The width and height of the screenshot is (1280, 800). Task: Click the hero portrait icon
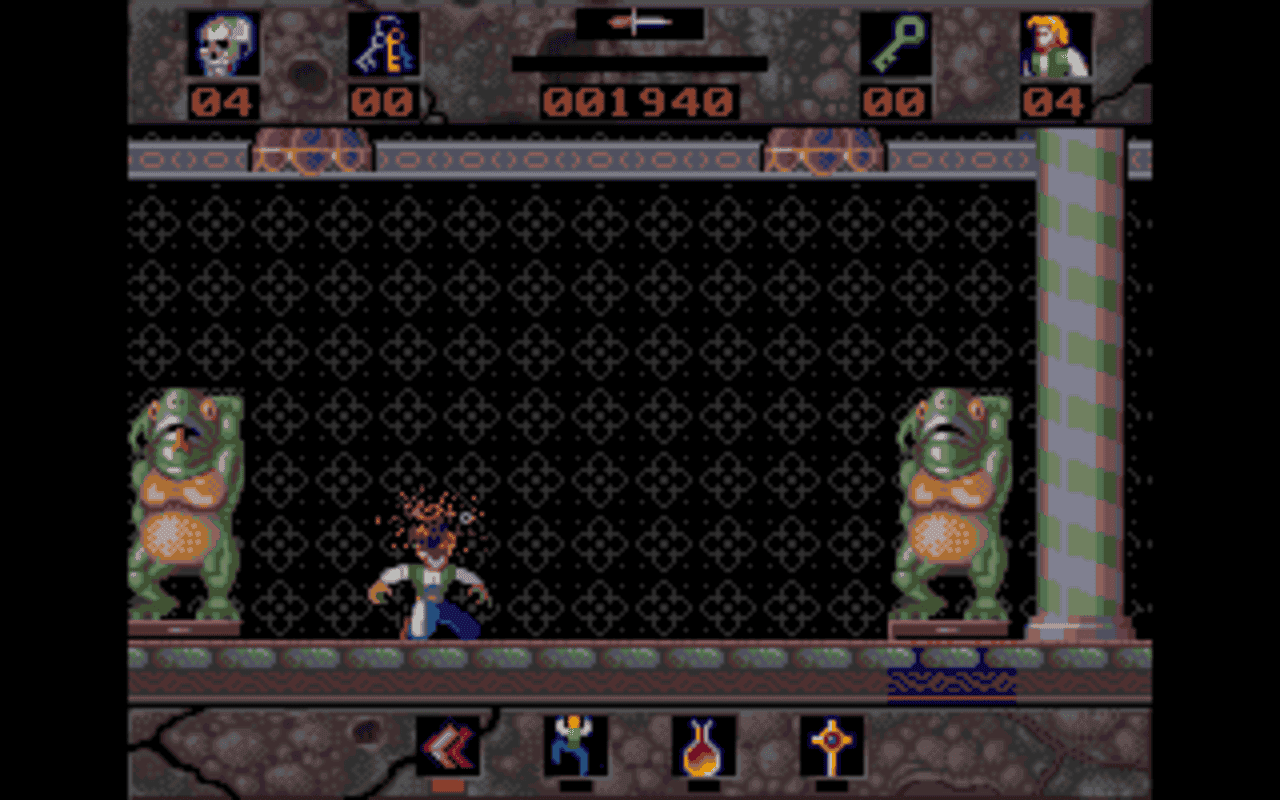click(1057, 44)
